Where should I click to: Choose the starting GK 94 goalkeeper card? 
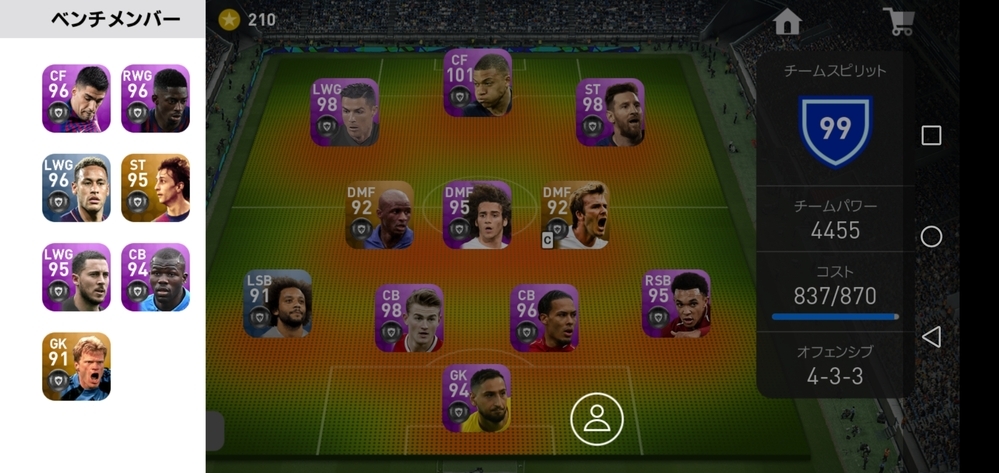[477, 398]
